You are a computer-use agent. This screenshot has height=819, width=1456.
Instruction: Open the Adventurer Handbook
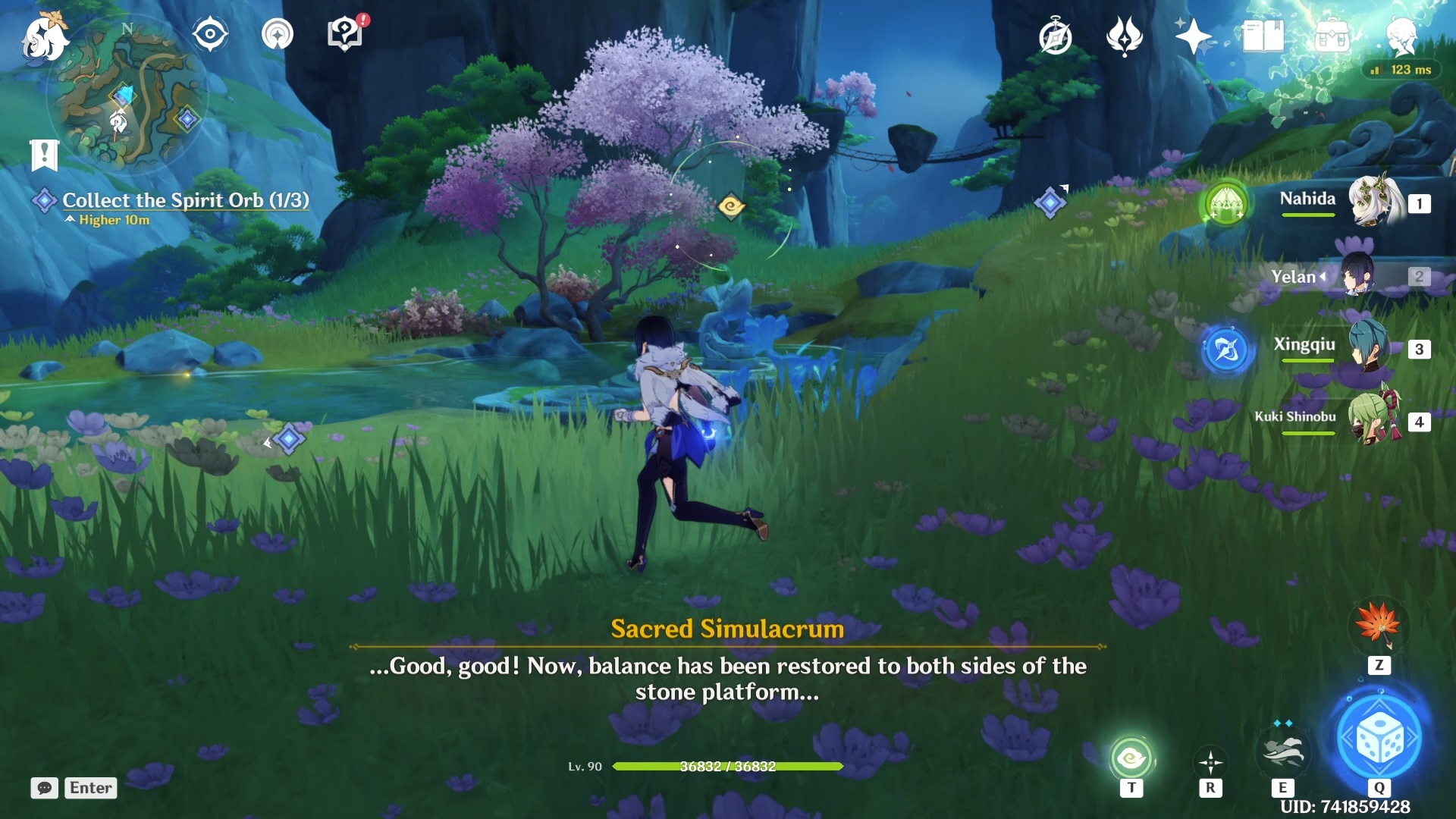click(1263, 34)
